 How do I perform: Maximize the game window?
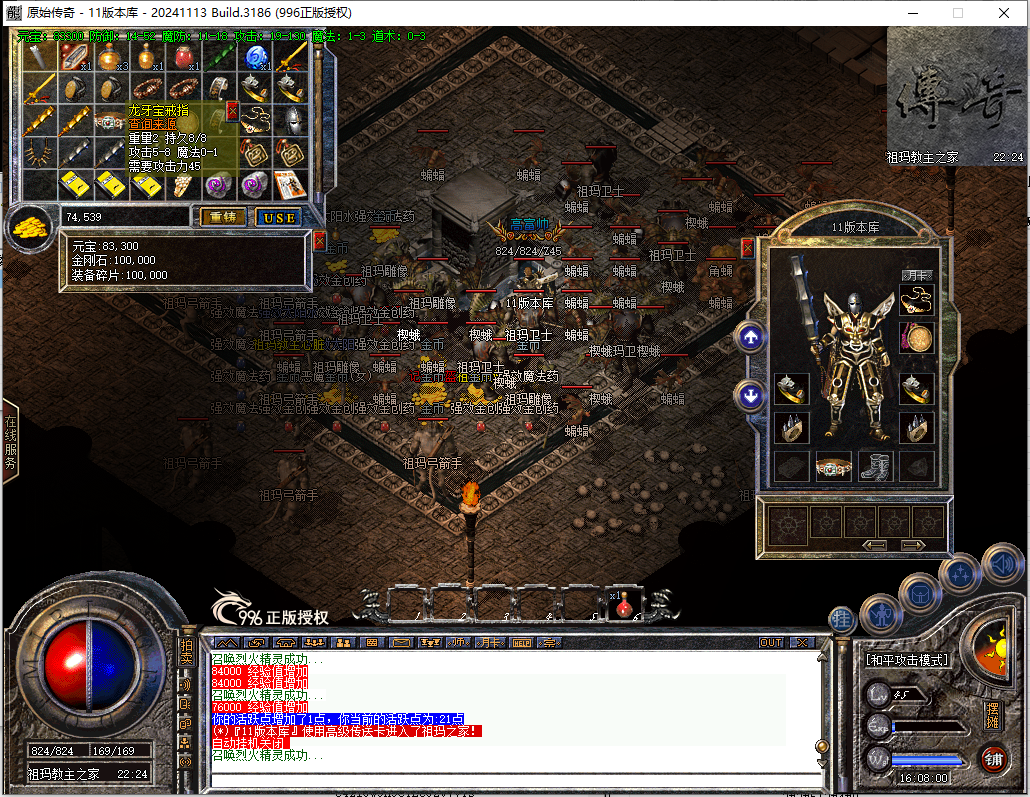pyautogui.click(x=958, y=13)
